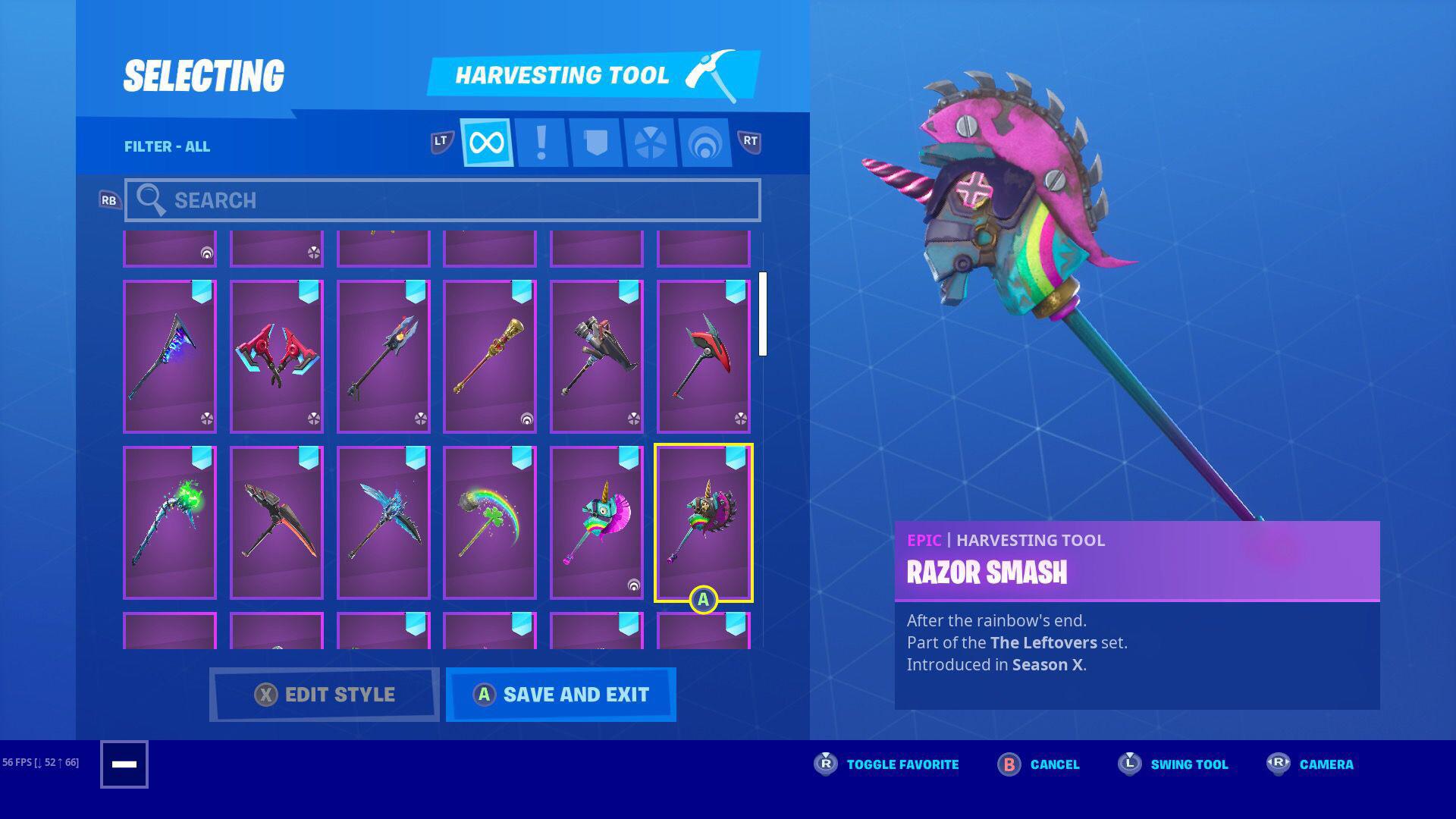
Task: Open Edit Style options
Action: [325, 694]
